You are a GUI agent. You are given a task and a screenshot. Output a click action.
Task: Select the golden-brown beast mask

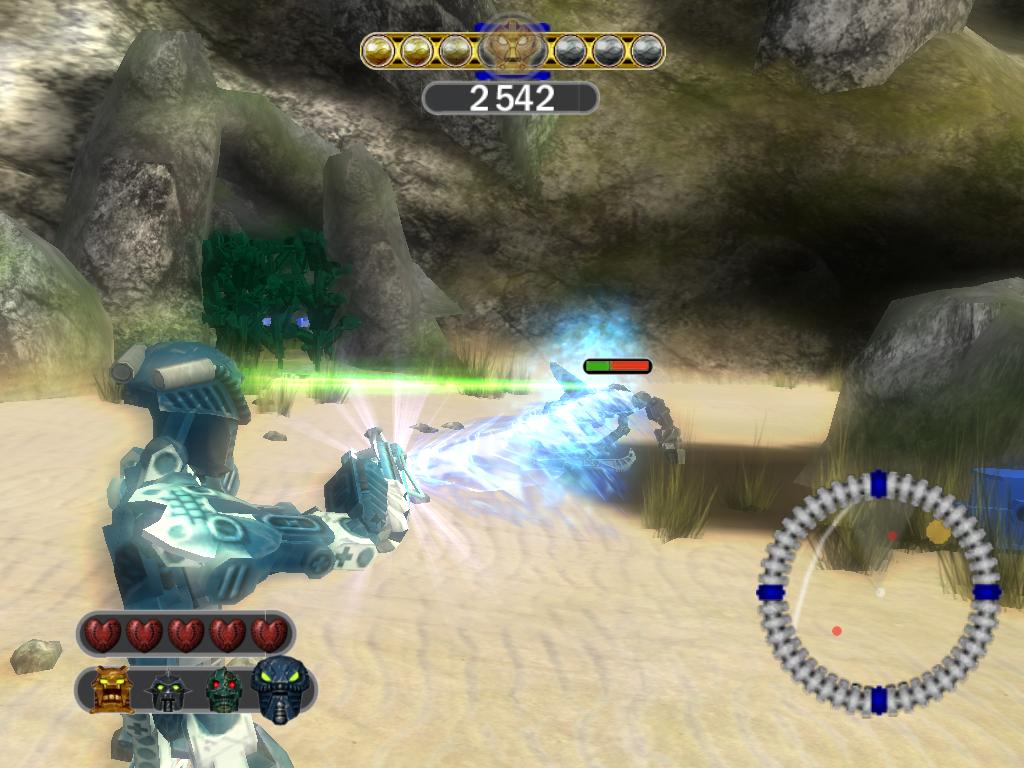111,690
